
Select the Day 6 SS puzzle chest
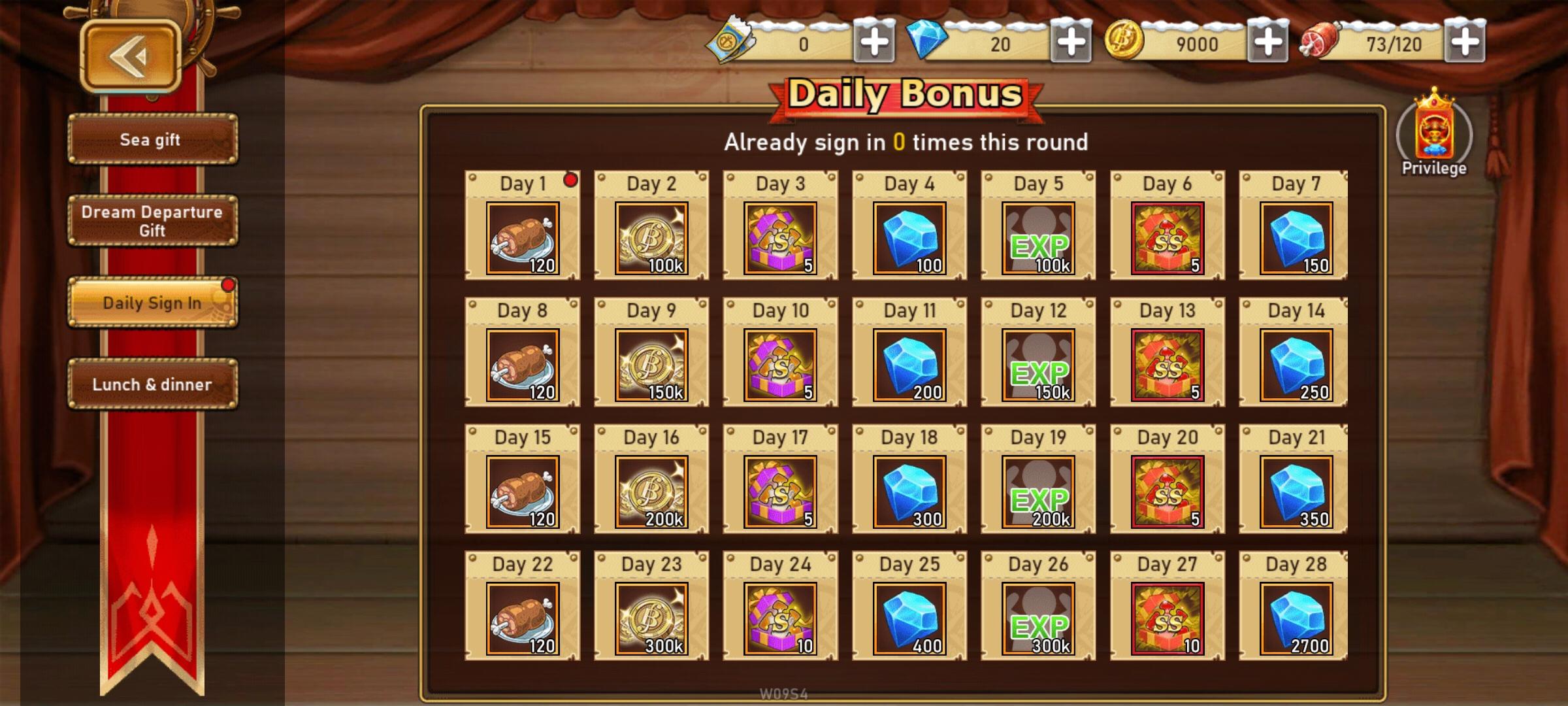[1166, 239]
